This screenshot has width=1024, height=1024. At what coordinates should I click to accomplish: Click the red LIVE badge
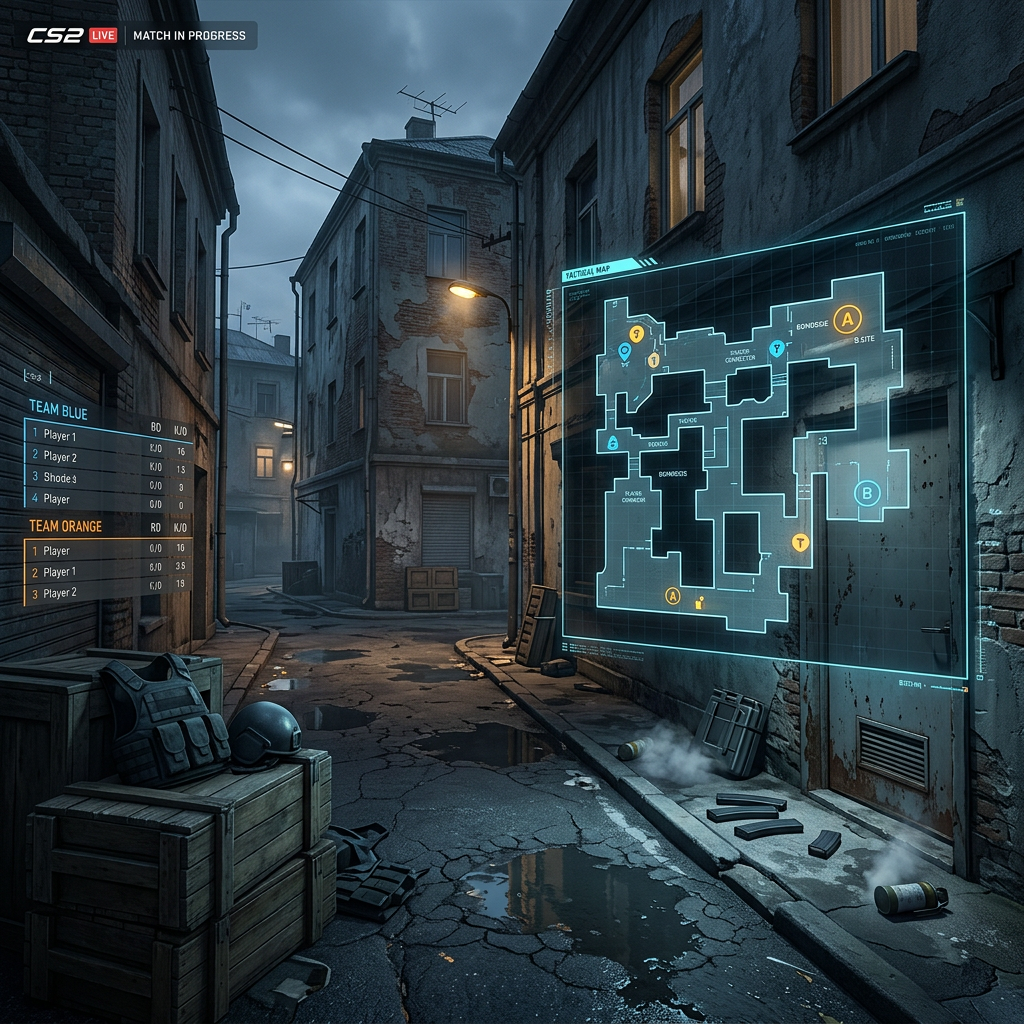click(x=103, y=36)
